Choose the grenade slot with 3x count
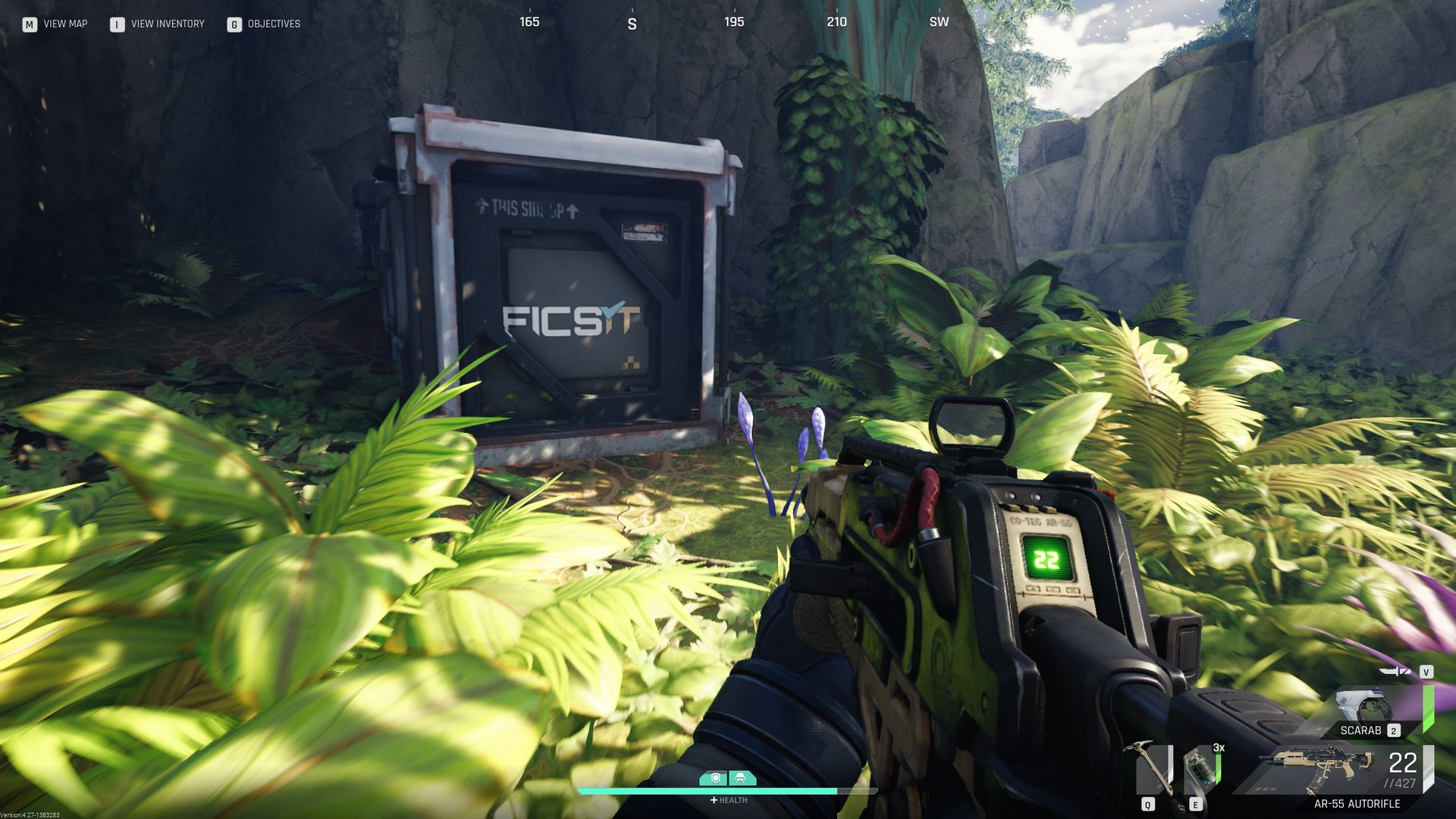This screenshot has height=819, width=1456. tap(1203, 767)
